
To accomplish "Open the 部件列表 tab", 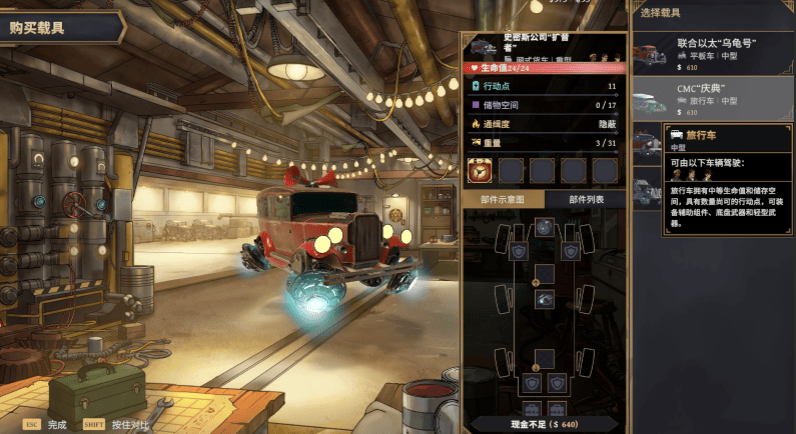I will [x=586, y=199].
